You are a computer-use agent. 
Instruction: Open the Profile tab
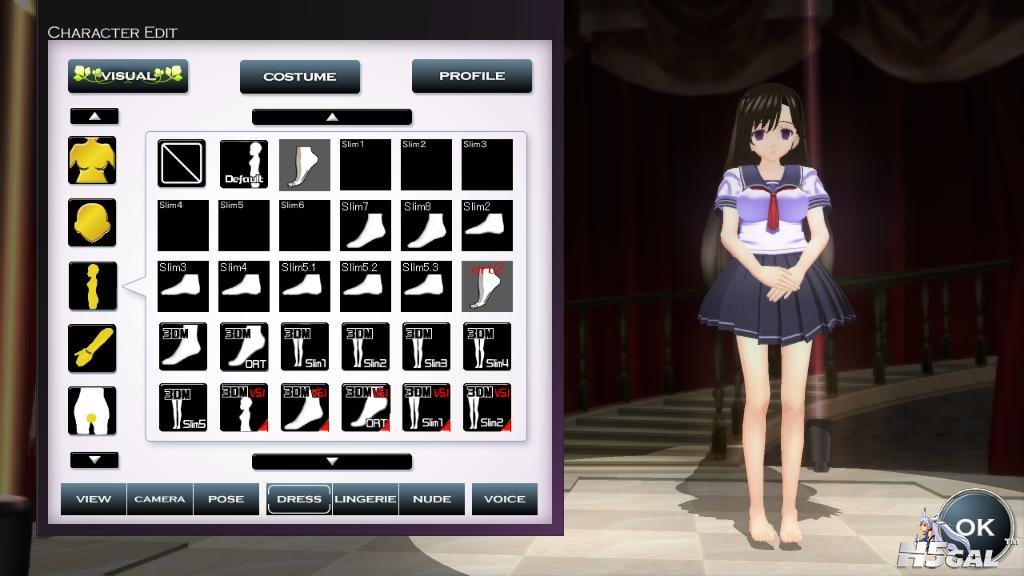point(472,76)
